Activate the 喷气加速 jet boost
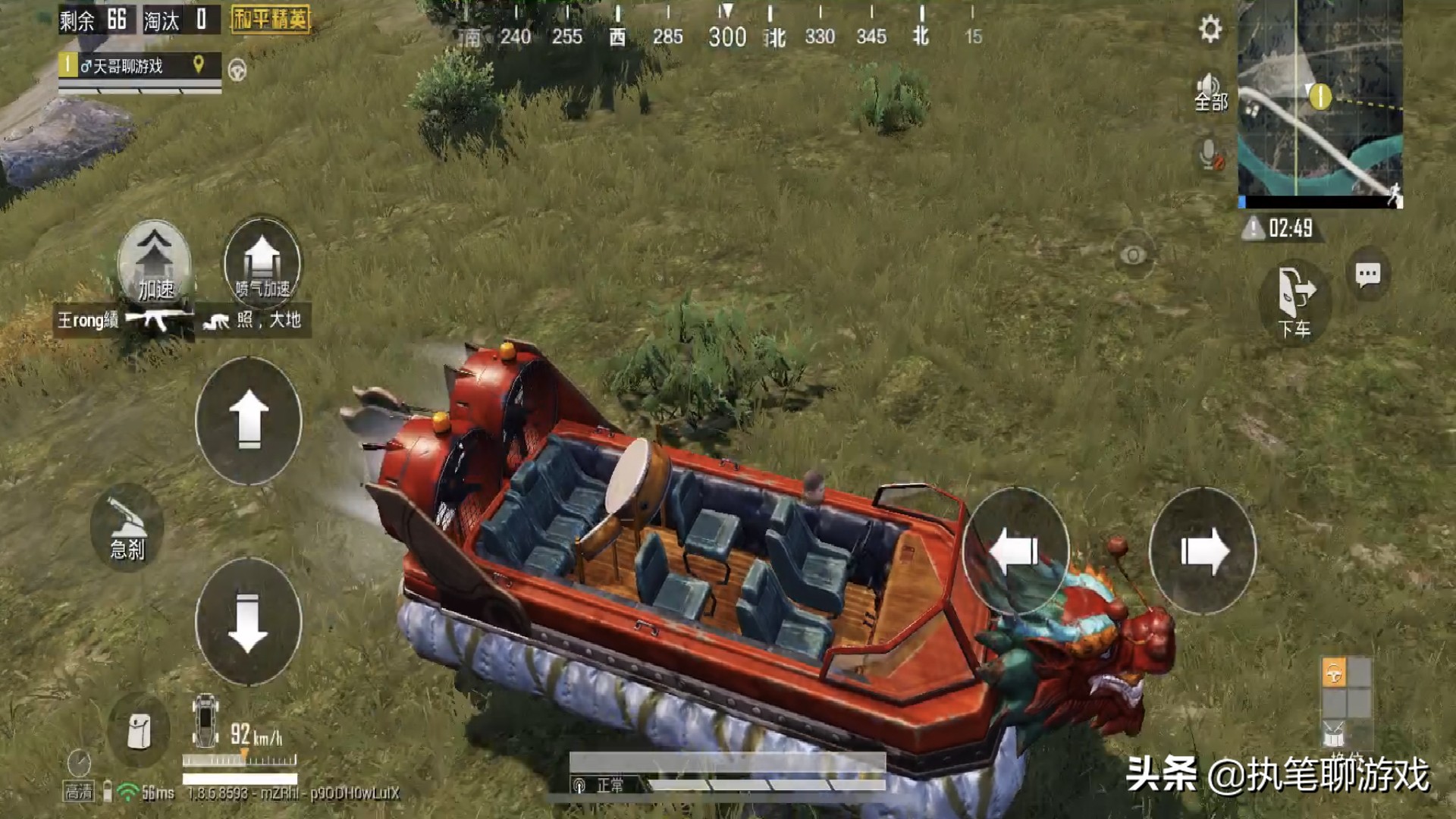 pos(262,262)
